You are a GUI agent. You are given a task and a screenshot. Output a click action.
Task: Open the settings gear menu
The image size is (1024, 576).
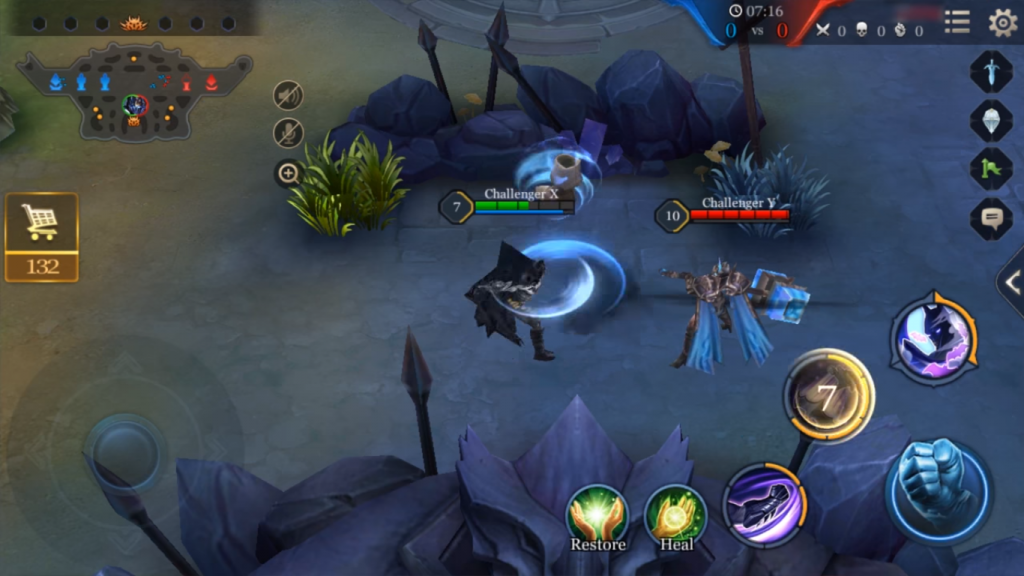1002,22
